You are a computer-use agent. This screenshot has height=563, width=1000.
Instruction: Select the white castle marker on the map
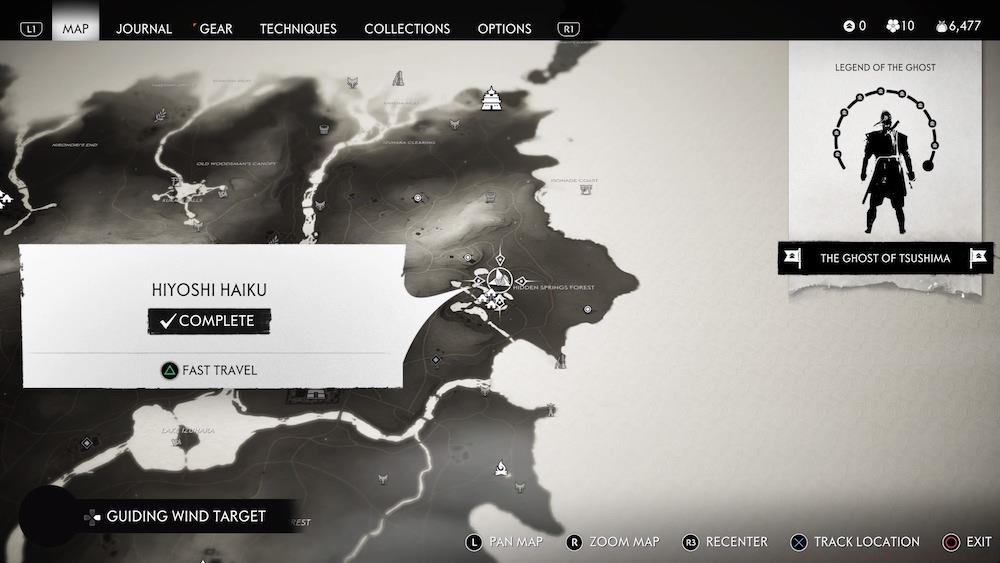click(491, 99)
